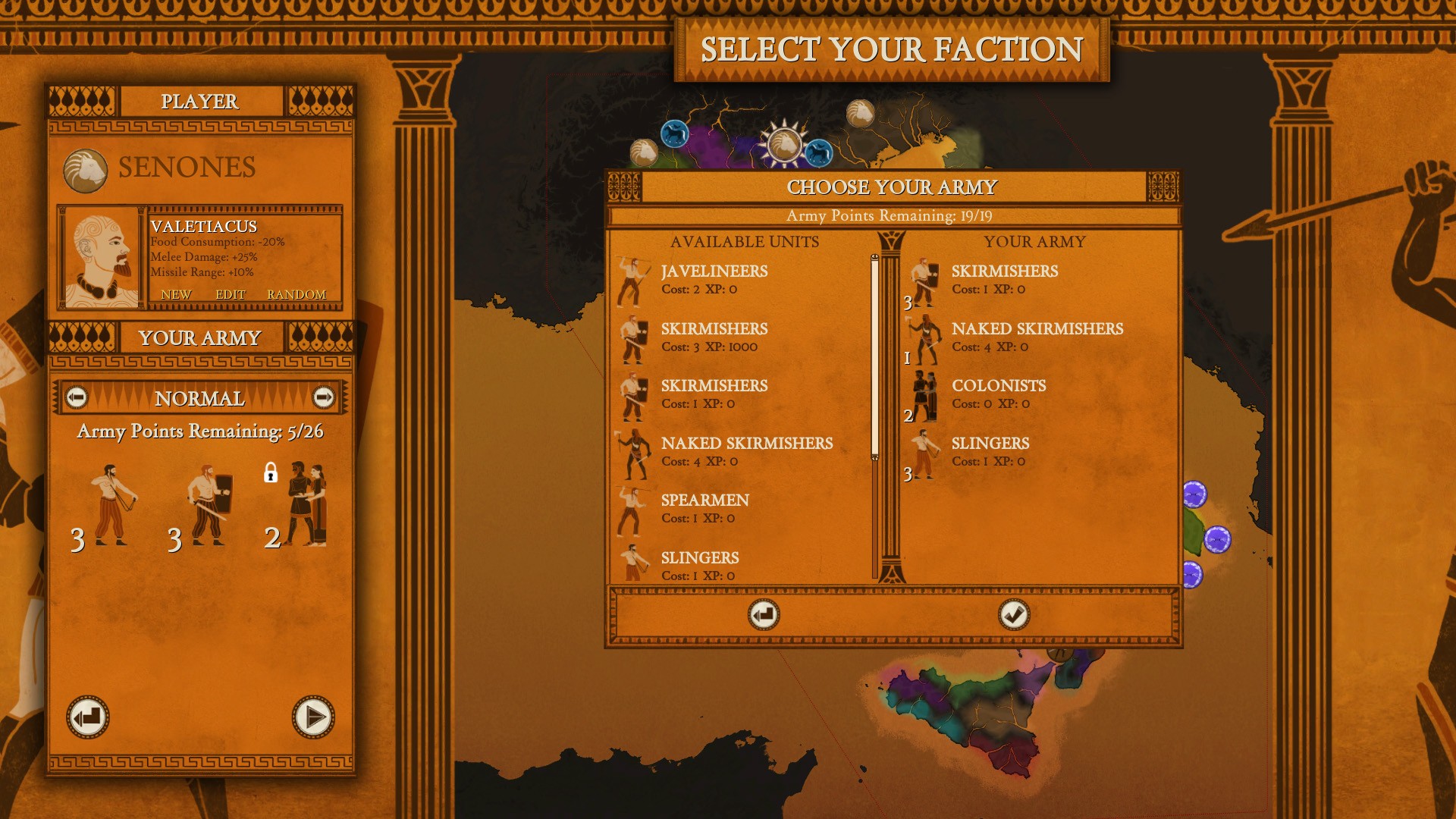Click the available units scrollbar
Viewport: 1456px width, 819px height.
(874, 356)
